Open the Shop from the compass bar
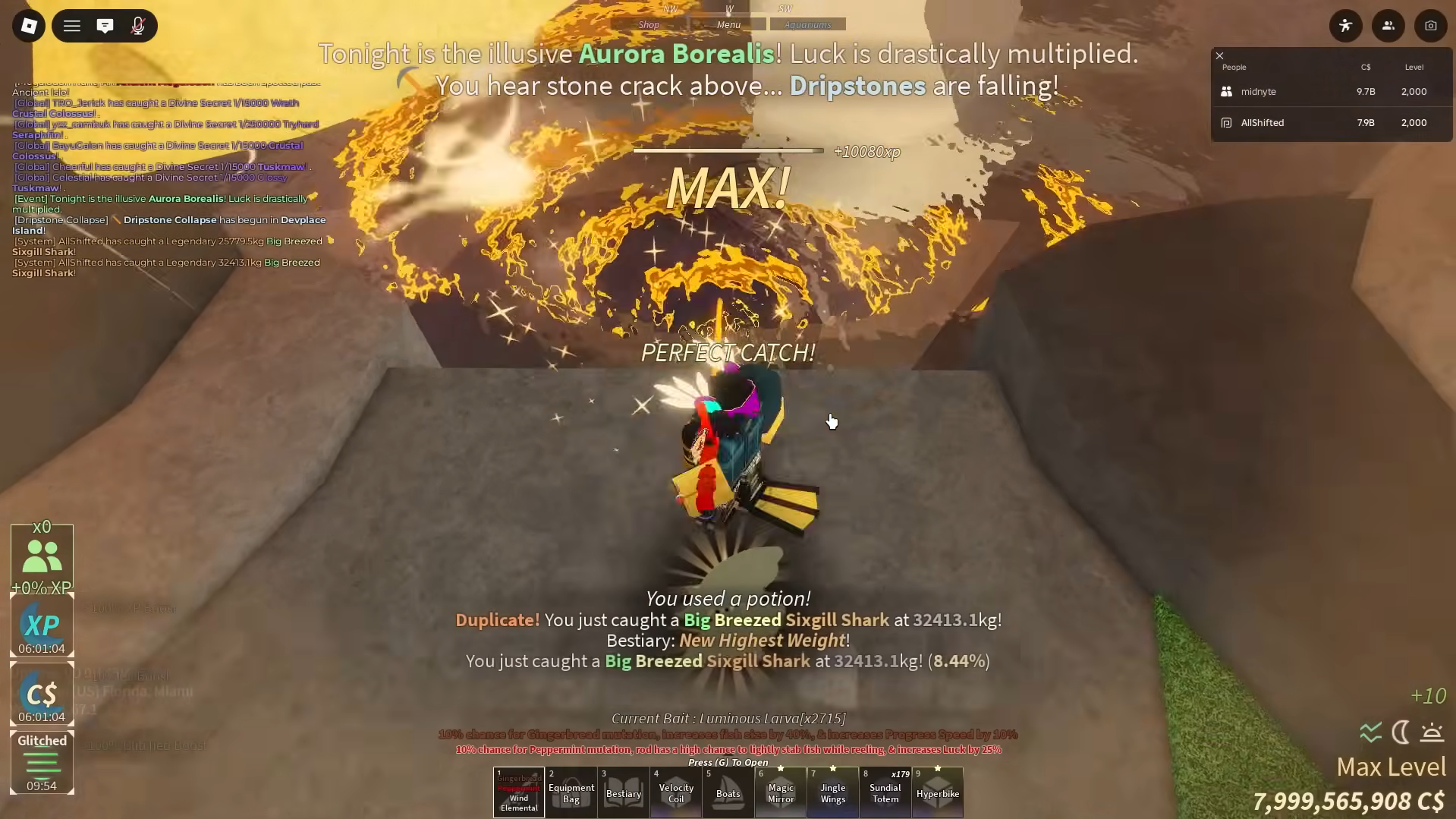This screenshot has width=1456, height=819. pos(649,24)
